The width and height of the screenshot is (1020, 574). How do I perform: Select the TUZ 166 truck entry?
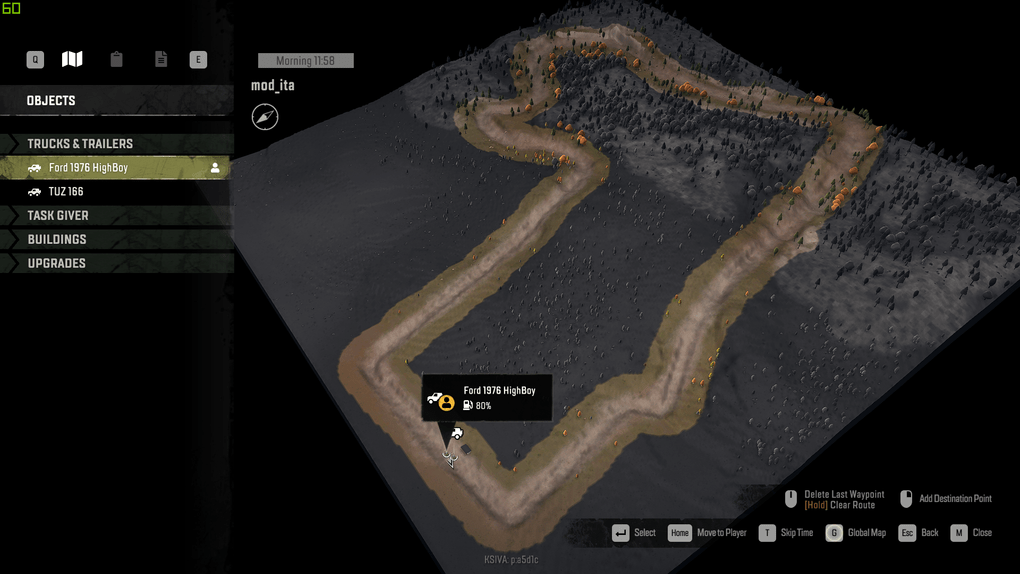(x=66, y=192)
